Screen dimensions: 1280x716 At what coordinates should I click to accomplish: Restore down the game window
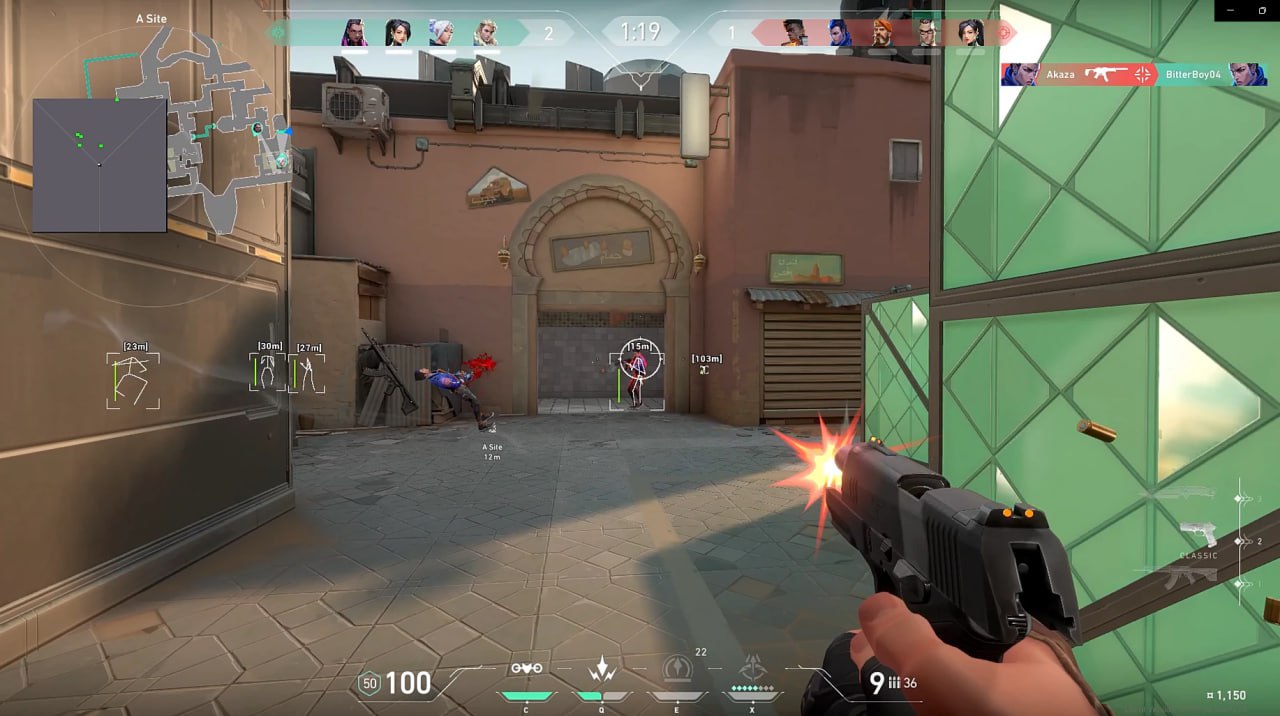[1264, 9]
